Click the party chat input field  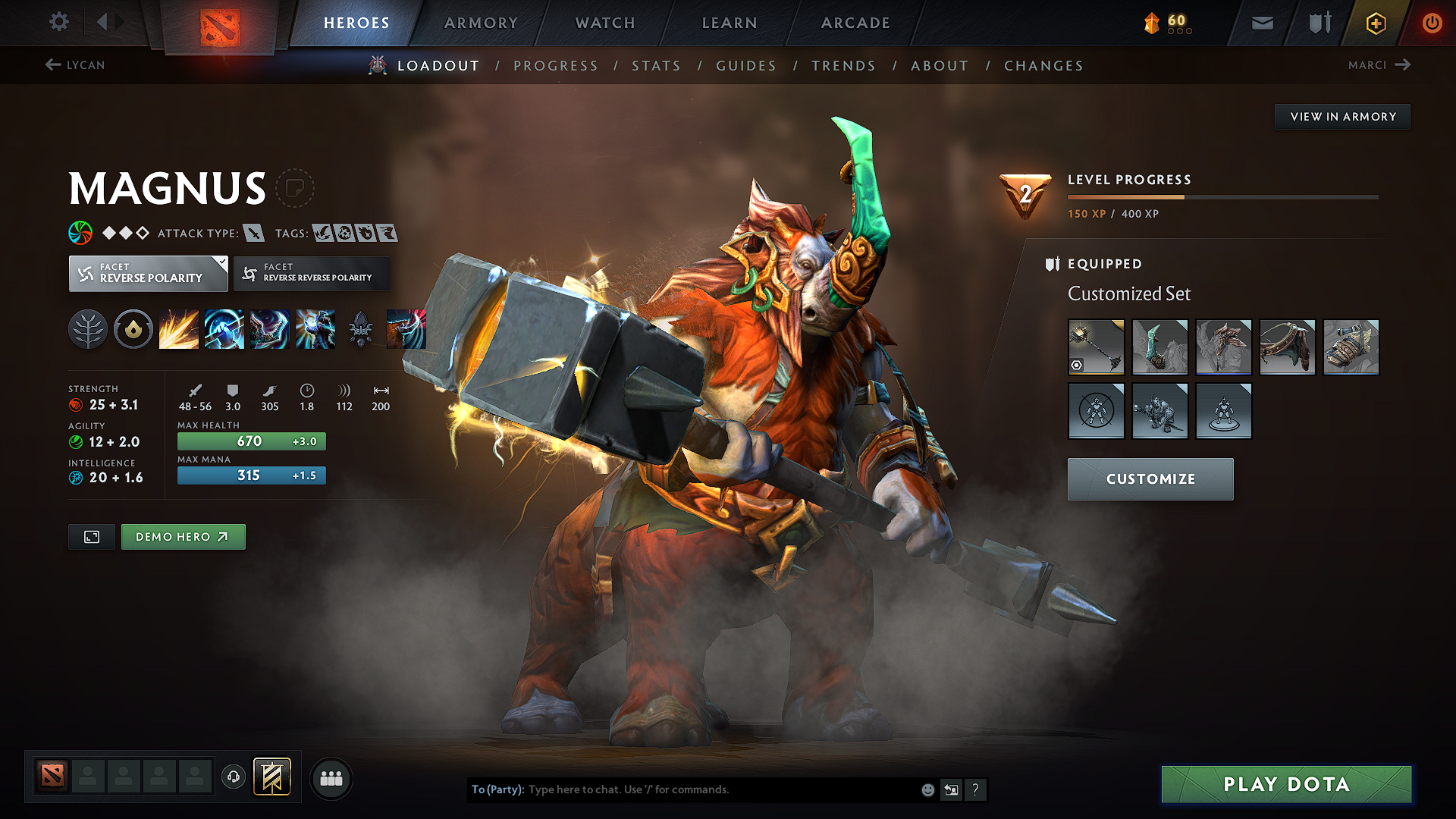click(x=682, y=789)
